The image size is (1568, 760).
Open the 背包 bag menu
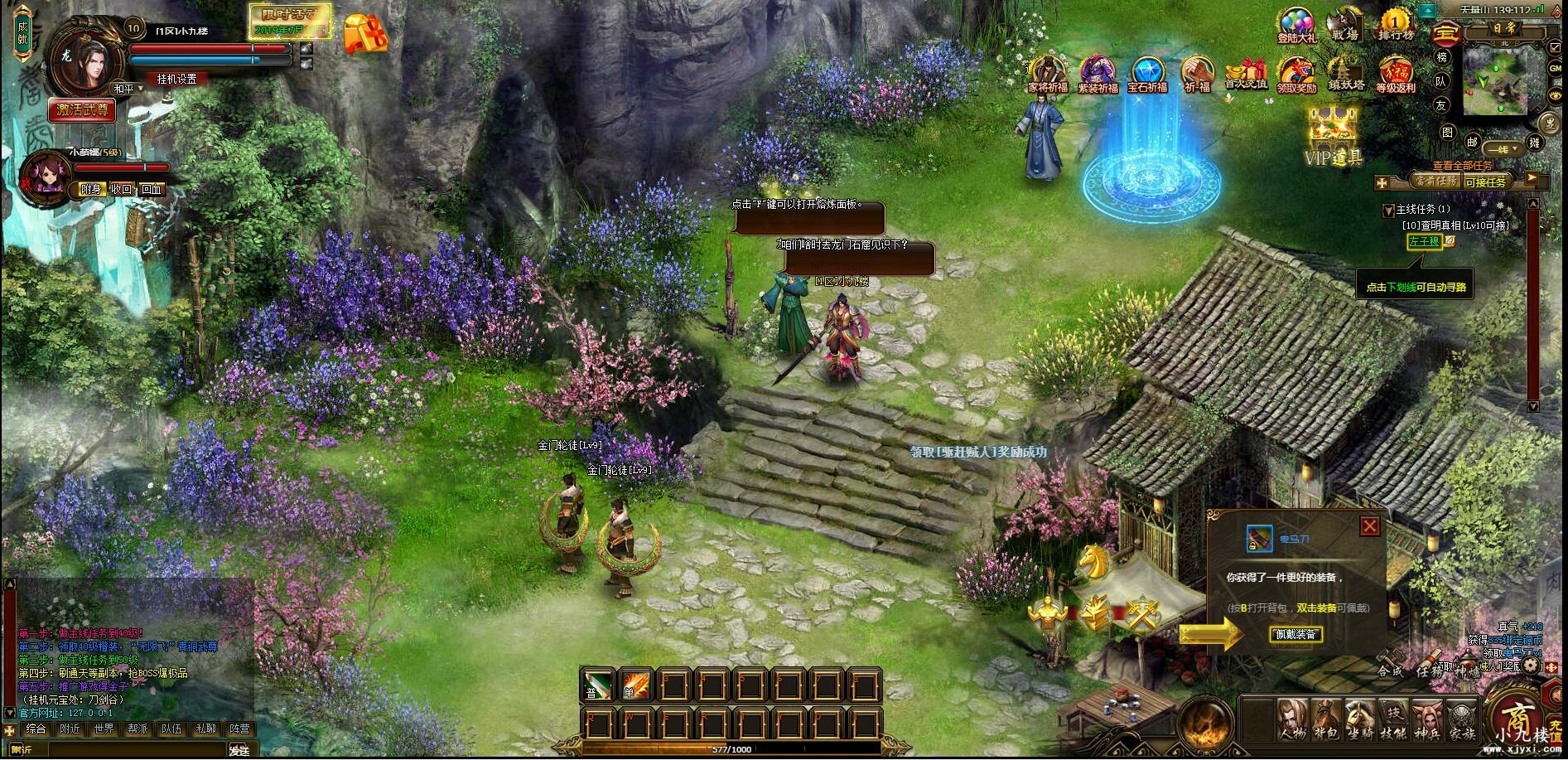(x=1325, y=719)
